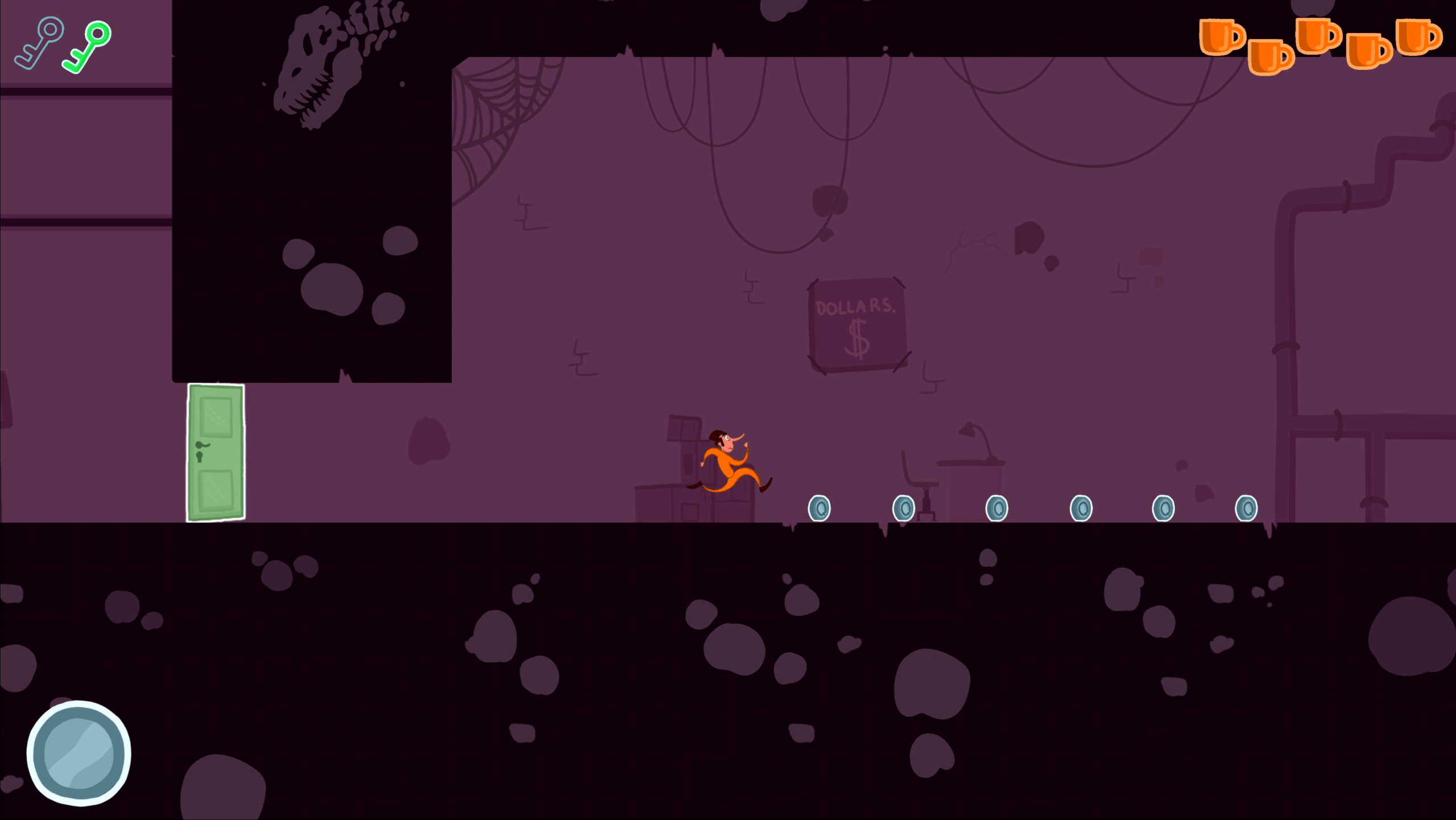1456x820 pixels.
Task: Select the green key icon
Action: point(88,47)
